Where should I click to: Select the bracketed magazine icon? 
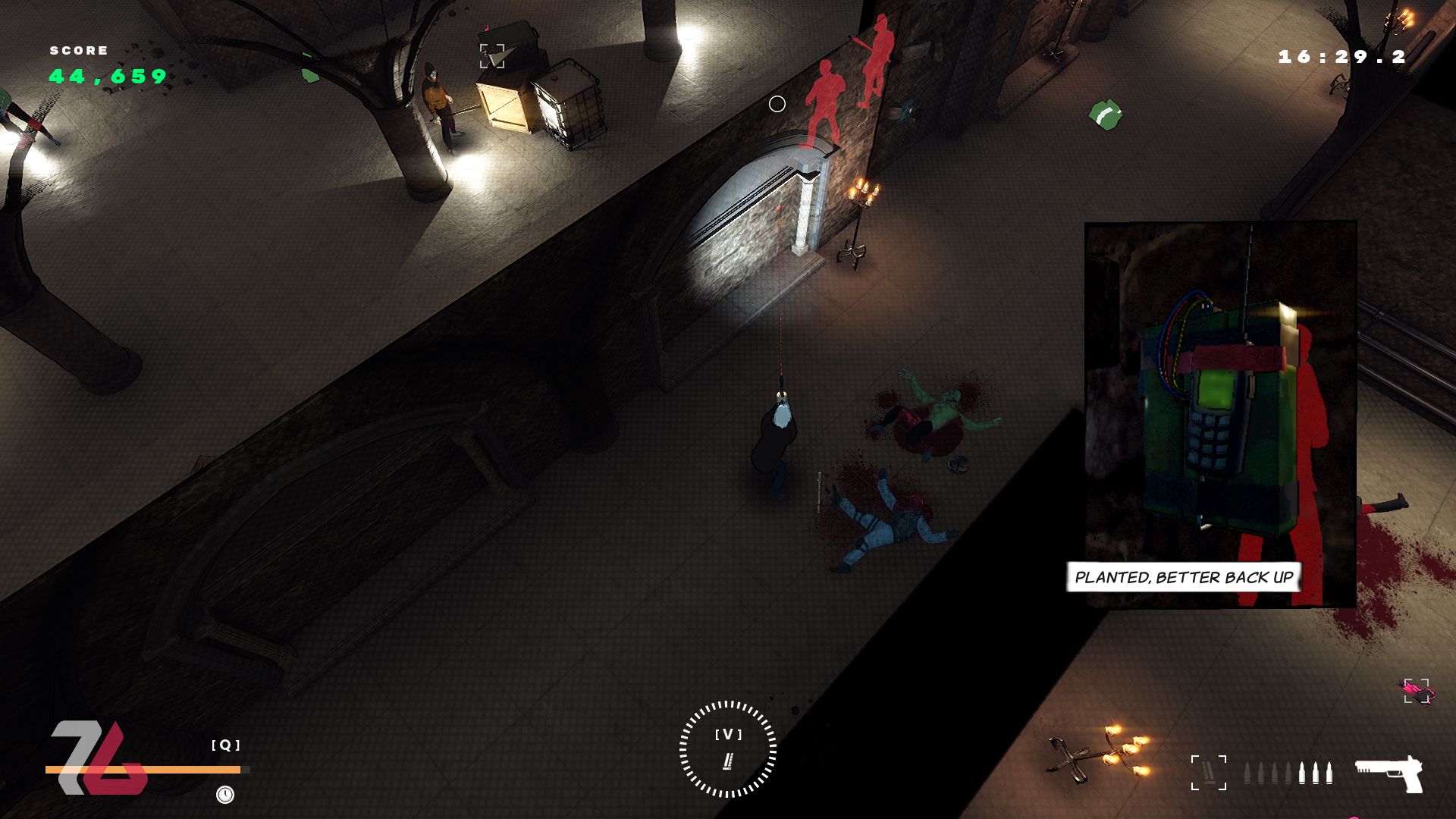(1208, 773)
